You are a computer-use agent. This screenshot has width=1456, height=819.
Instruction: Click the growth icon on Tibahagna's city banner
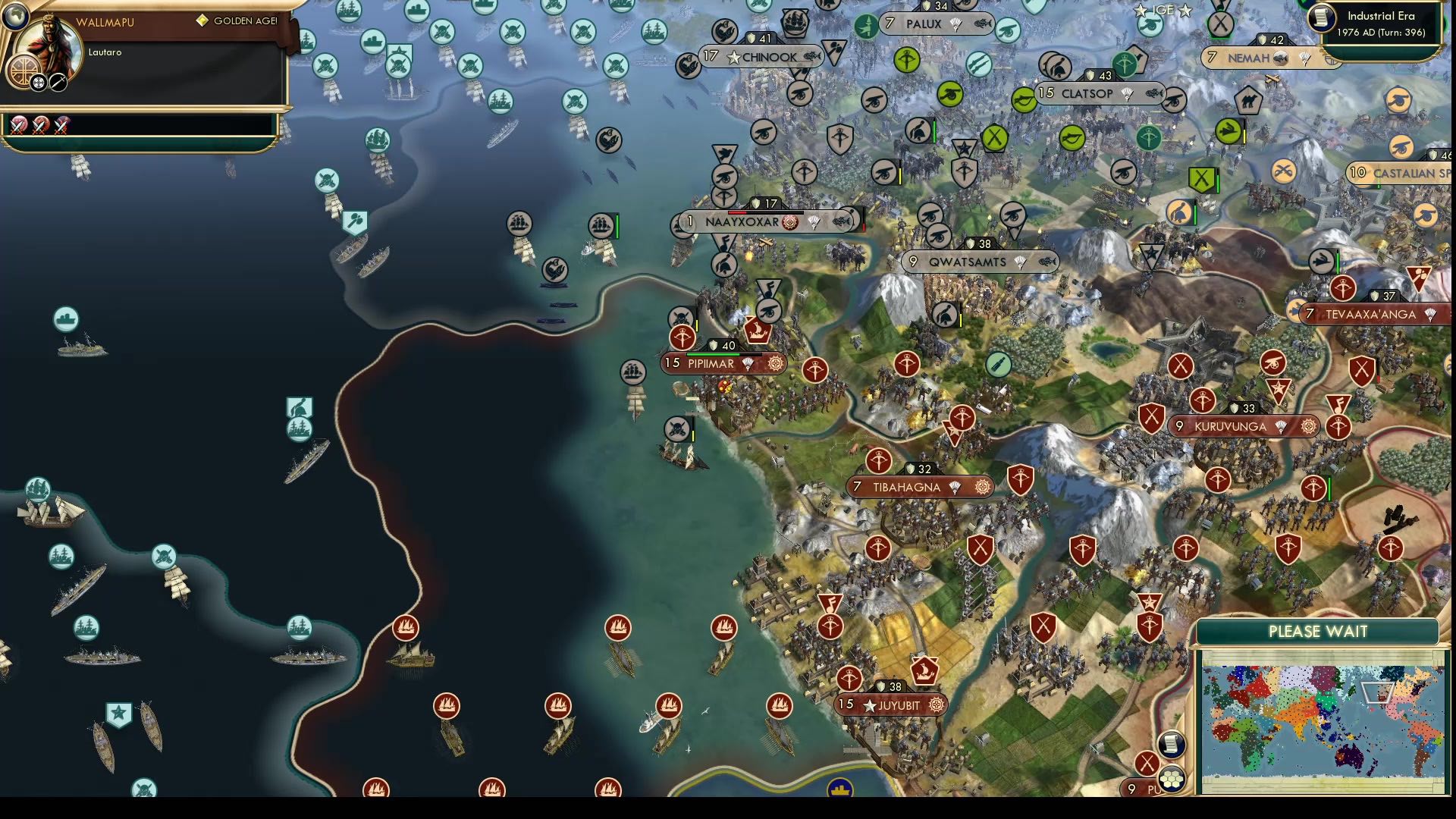pyautogui.click(x=954, y=487)
